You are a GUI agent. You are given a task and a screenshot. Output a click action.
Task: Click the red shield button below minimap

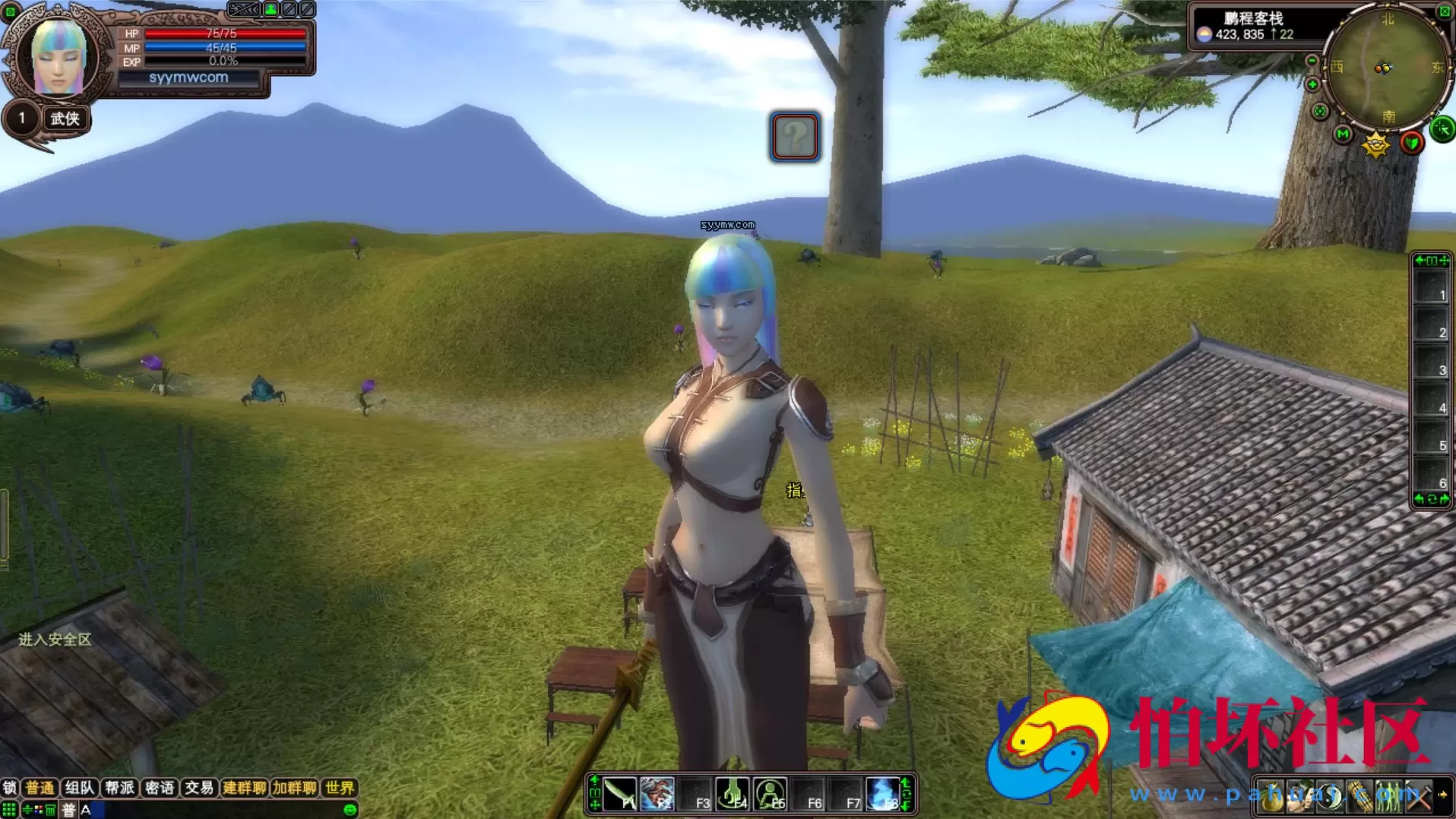point(1411,143)
